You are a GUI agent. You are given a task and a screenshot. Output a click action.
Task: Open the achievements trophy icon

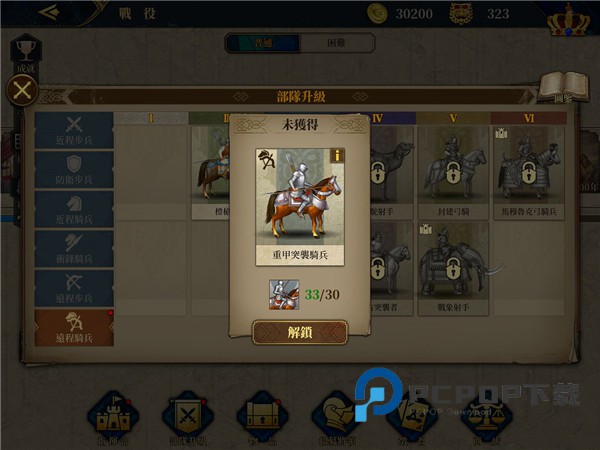point(26,53)
